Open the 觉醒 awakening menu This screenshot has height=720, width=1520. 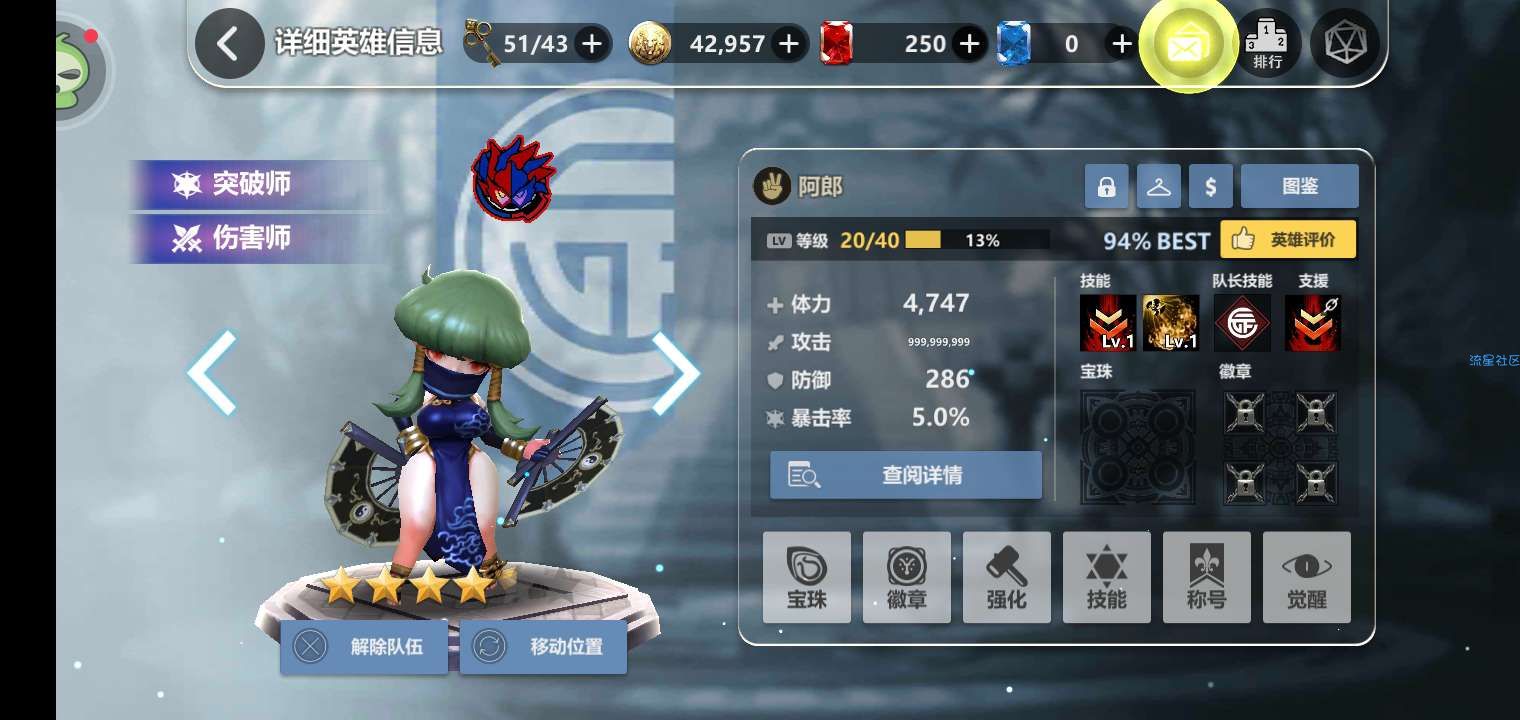click(1306, 578)
